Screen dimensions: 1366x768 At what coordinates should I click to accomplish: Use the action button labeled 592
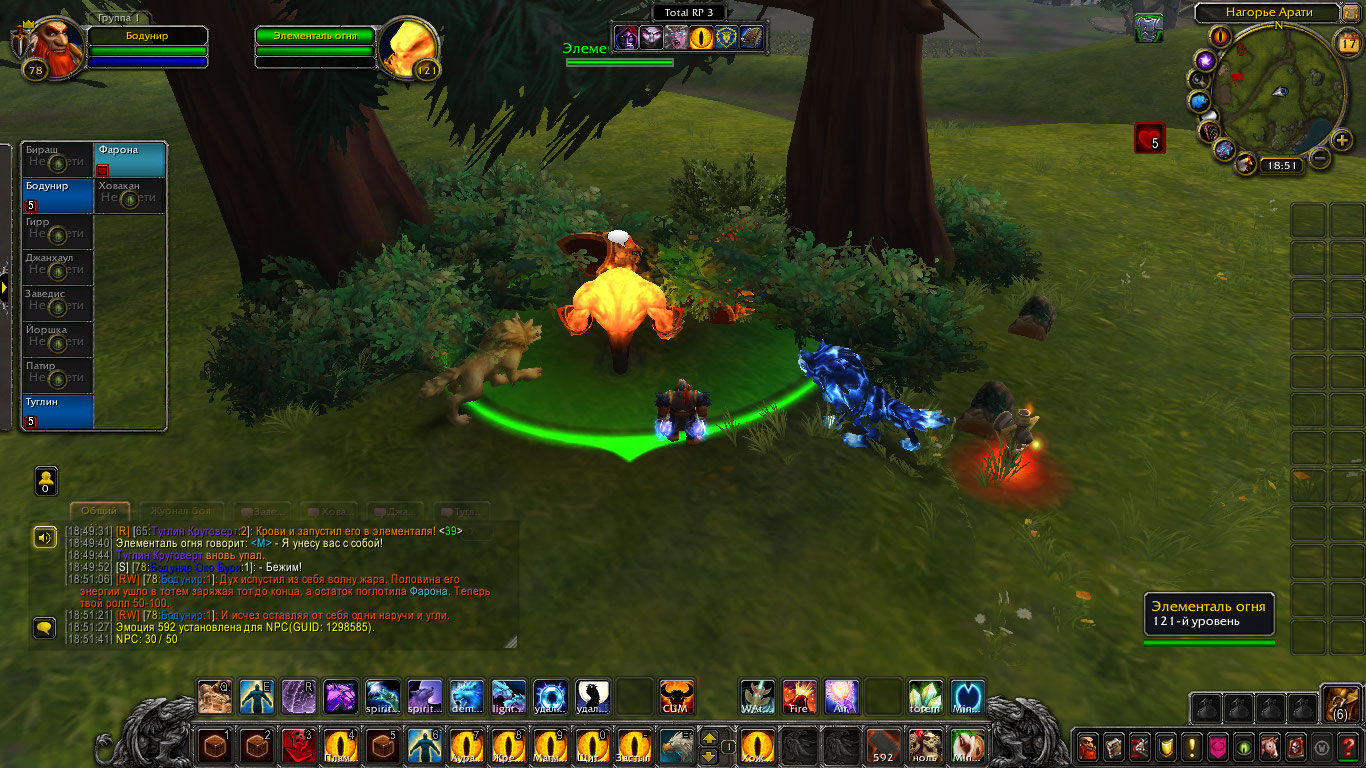click(882, 746)
